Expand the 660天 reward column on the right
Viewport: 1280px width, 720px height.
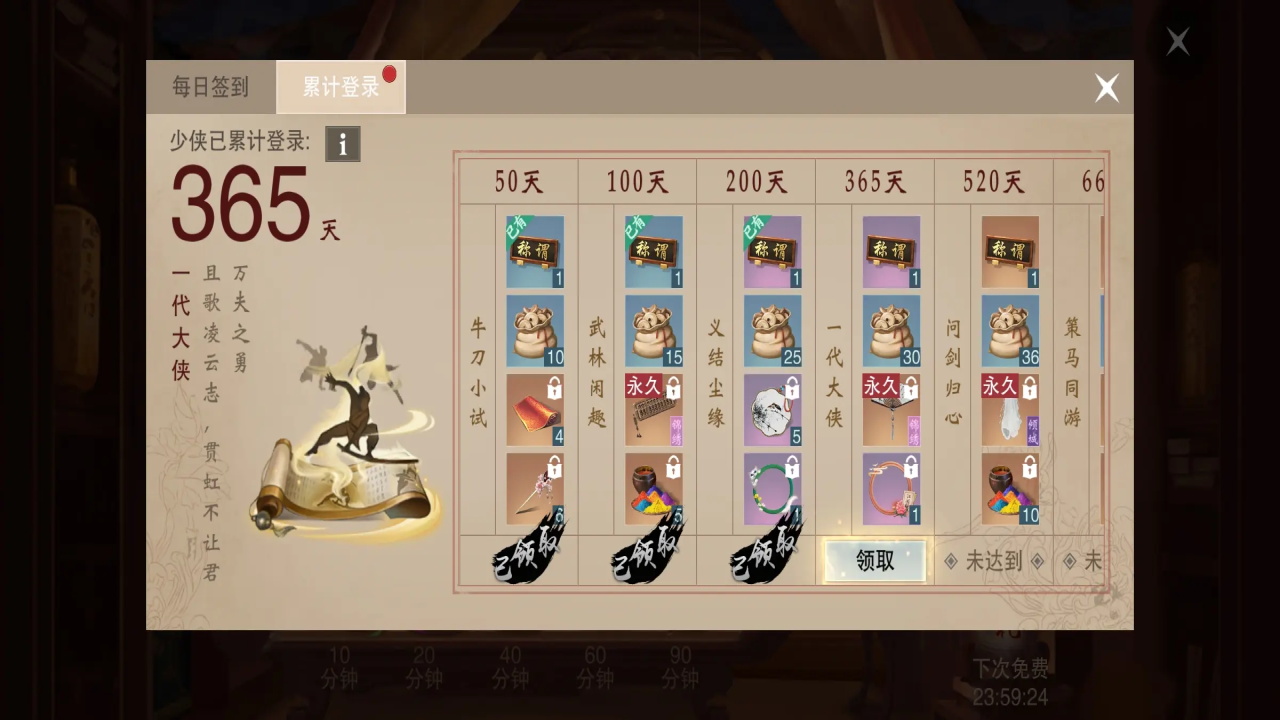(x=1095, y=181)
